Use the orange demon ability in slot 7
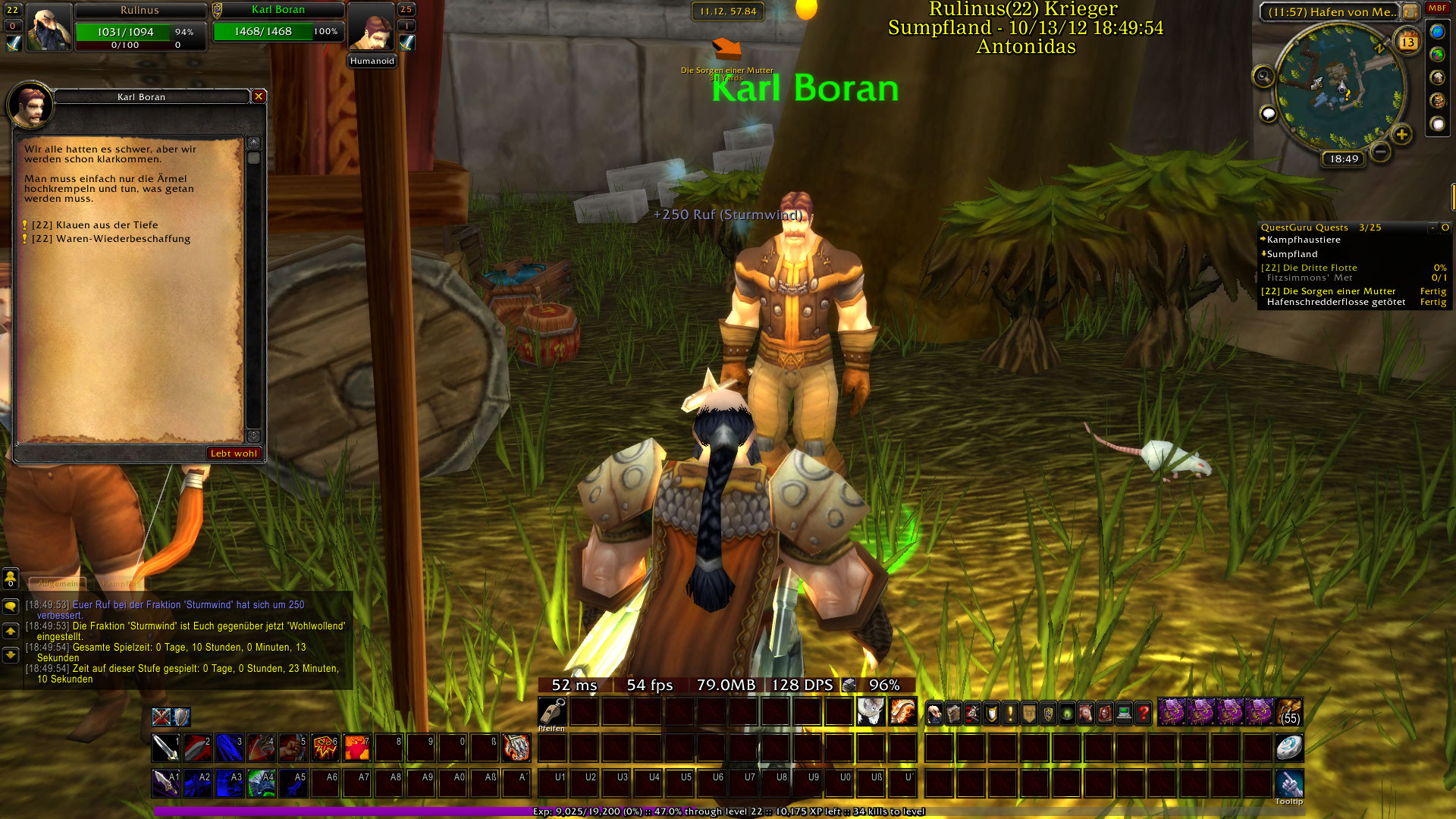 click(x=356, y=748)
